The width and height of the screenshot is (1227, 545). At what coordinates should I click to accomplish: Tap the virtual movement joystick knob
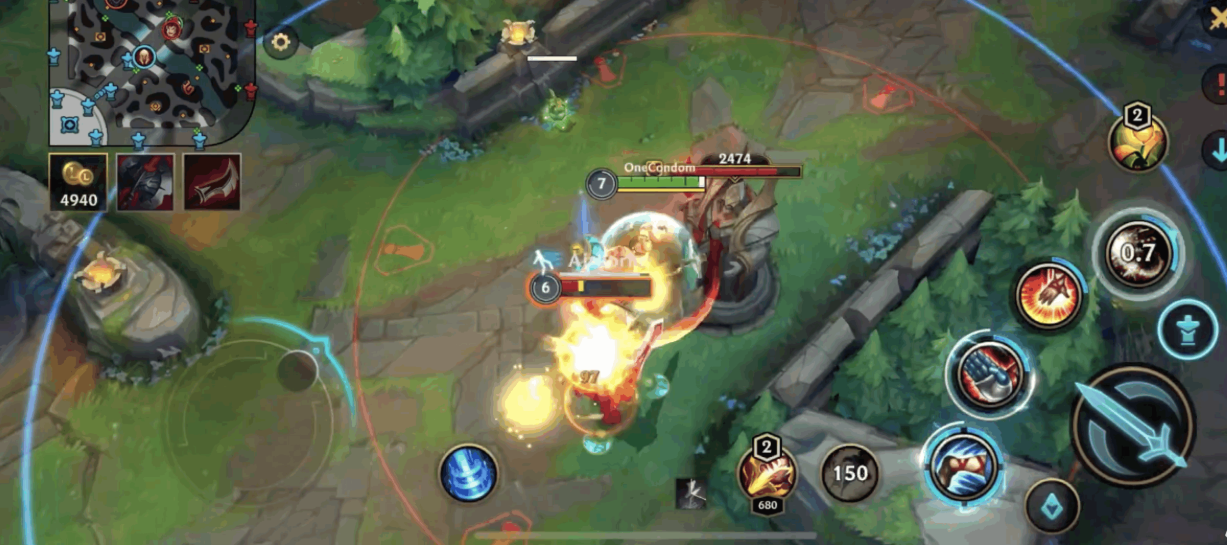point(297,371)
